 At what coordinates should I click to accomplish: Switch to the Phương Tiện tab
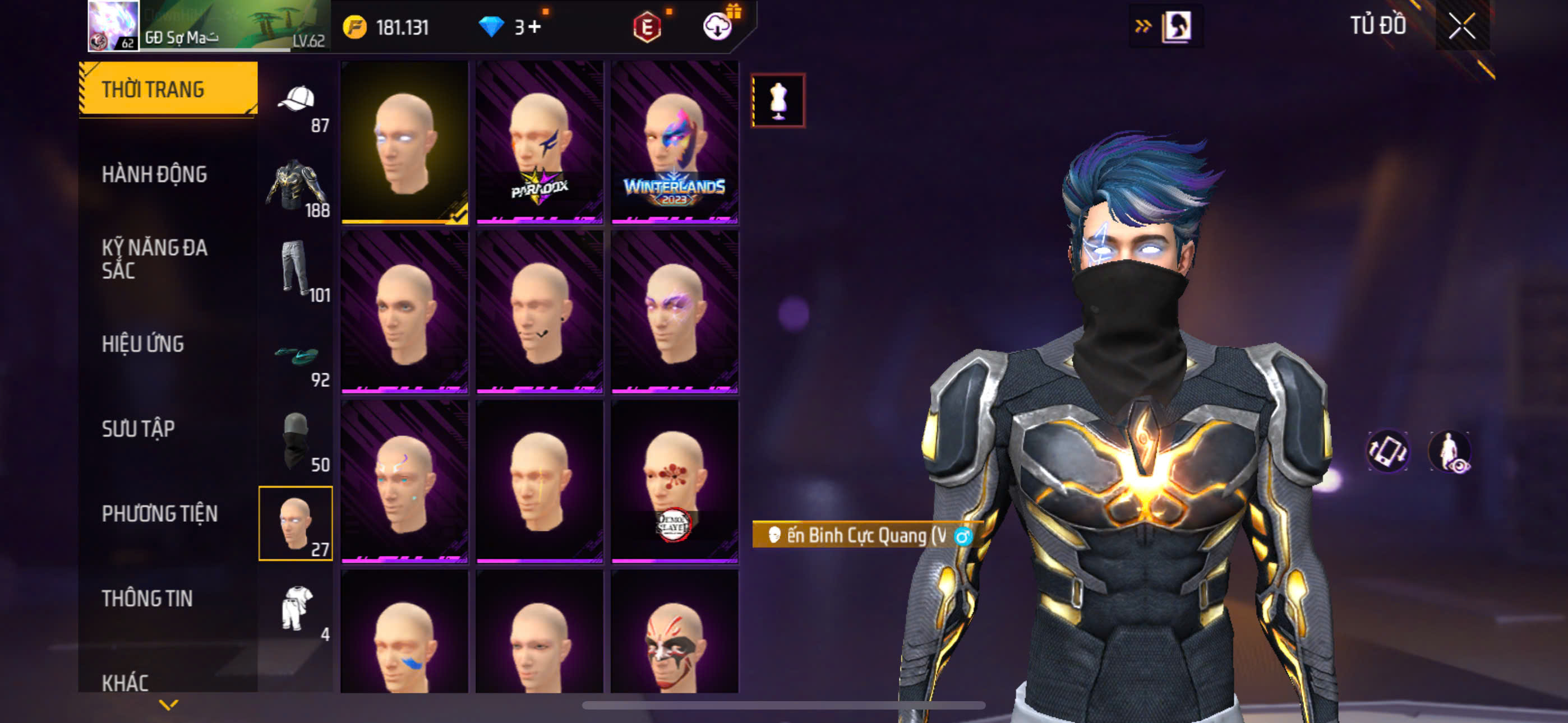(159, 513)
